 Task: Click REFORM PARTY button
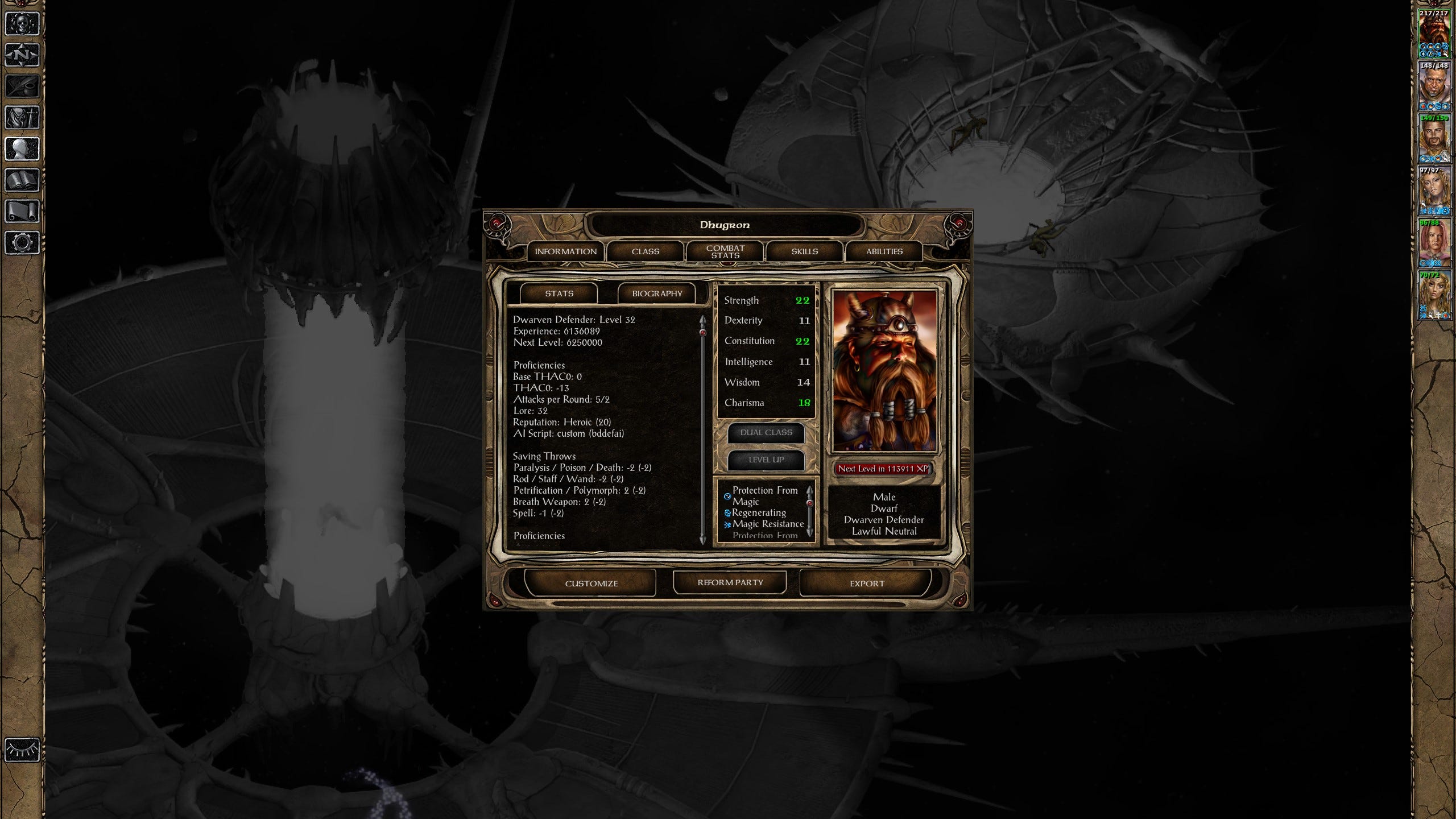point(730,582)
